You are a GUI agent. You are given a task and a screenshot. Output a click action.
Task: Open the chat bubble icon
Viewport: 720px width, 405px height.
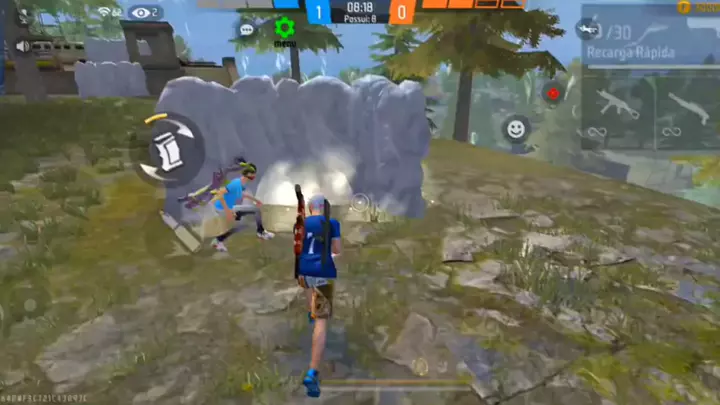point(246,30)
